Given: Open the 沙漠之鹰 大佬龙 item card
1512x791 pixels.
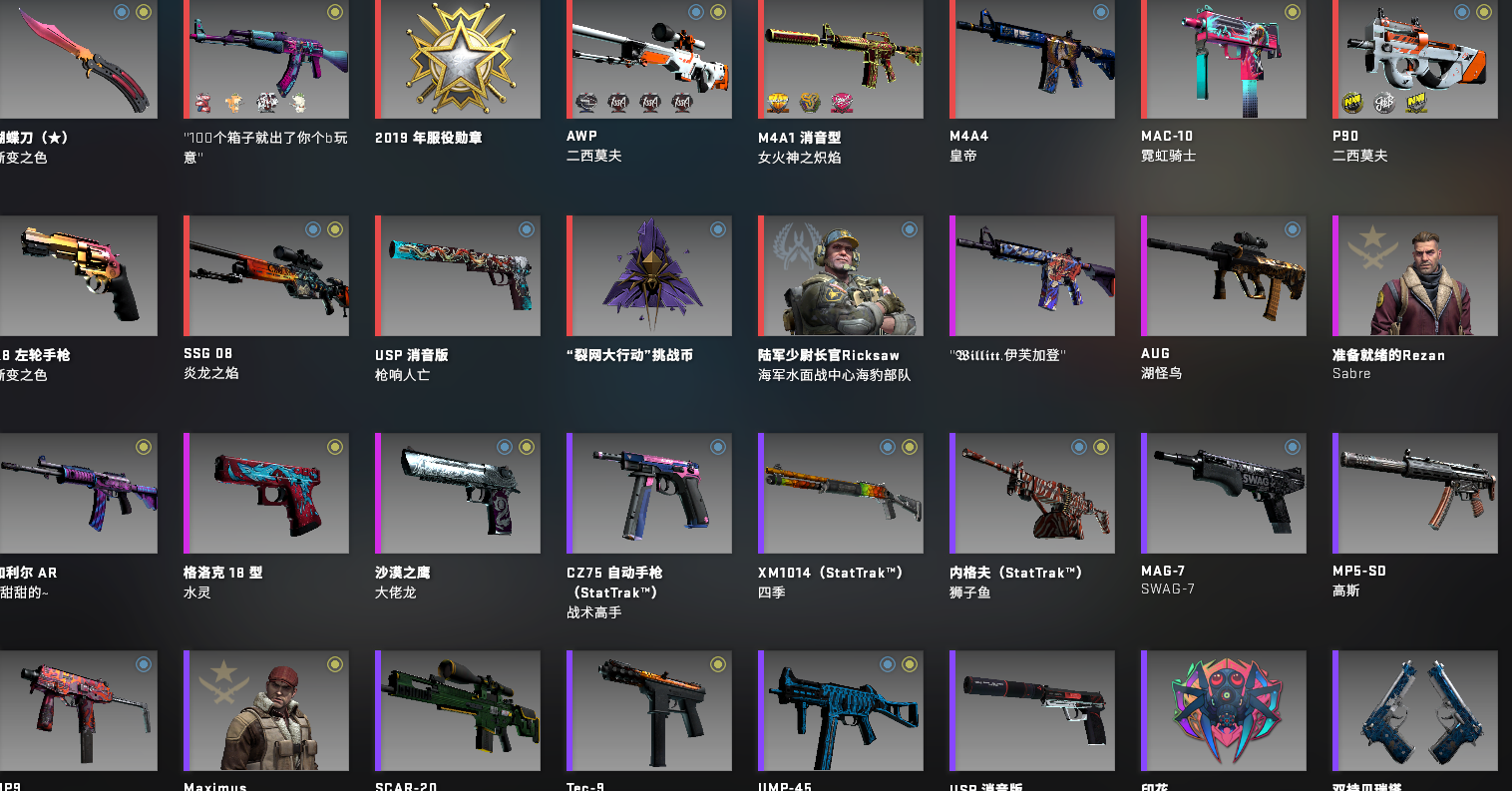Looking at the screenshot, I should pyautogui.click(x=457, y=493).
